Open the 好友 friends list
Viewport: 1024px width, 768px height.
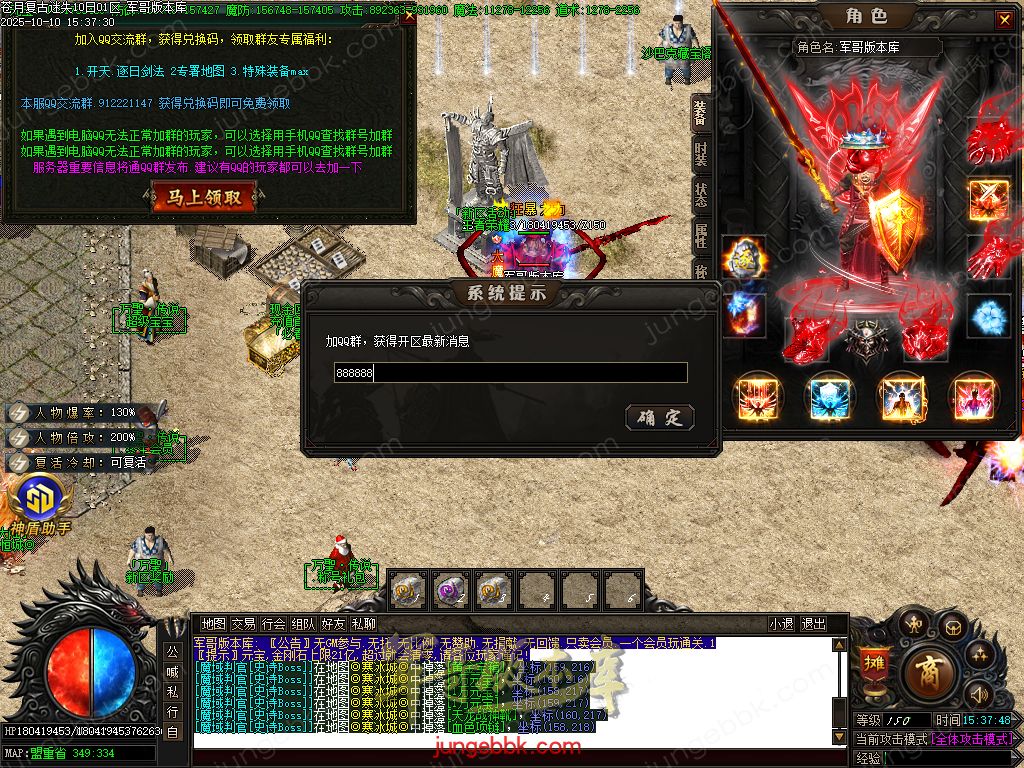pyautogui.click(x=333, y=624)
